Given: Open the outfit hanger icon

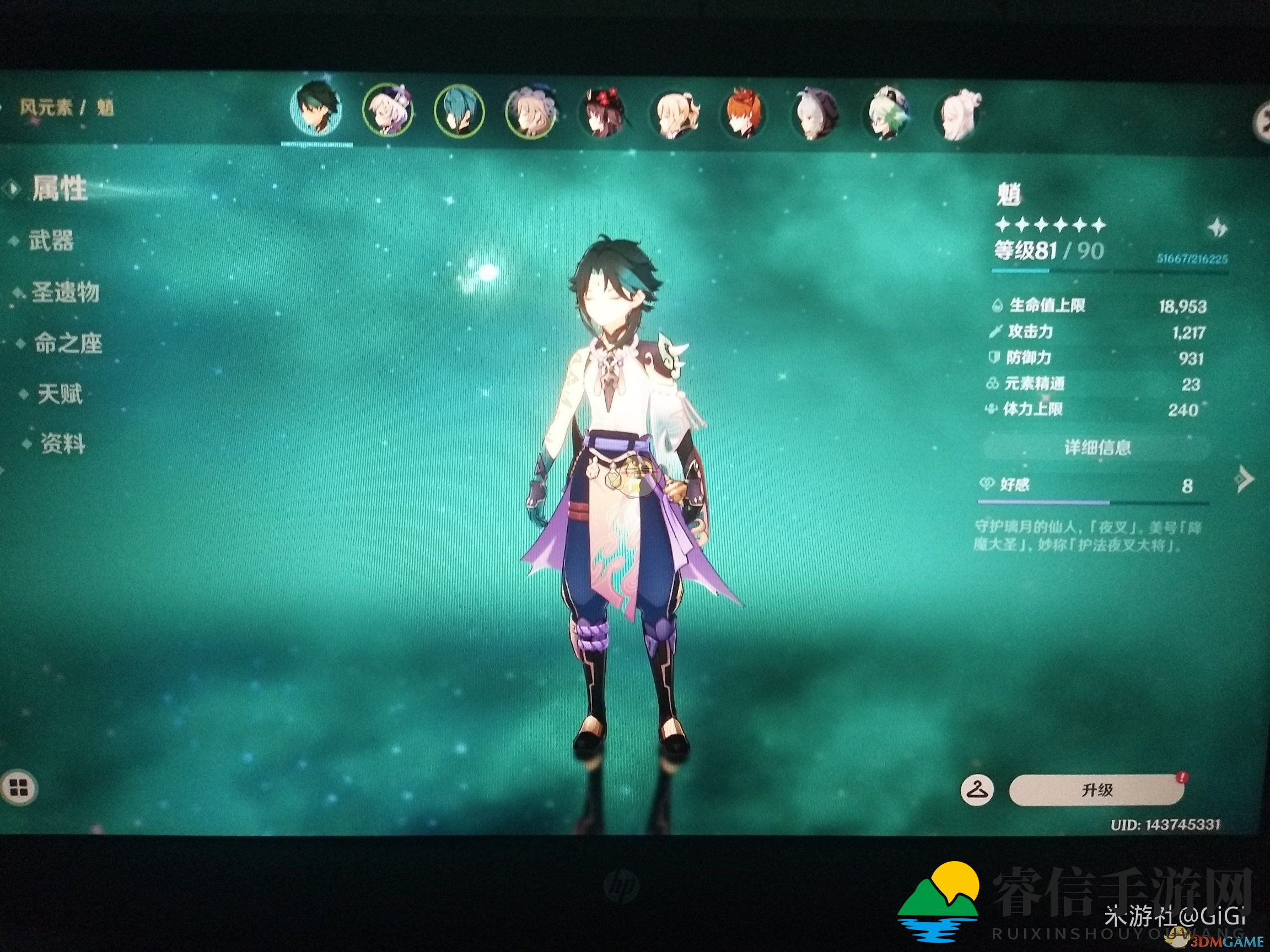Looking at the screenshot, I should pos(977,790).
